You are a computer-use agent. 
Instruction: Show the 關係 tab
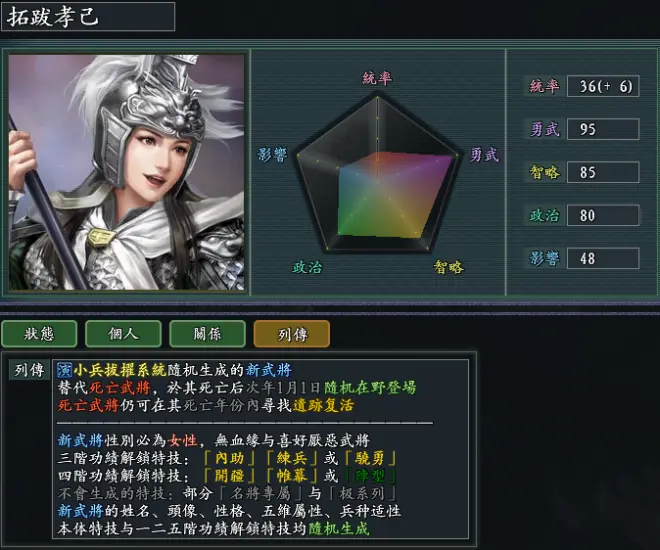207,334
